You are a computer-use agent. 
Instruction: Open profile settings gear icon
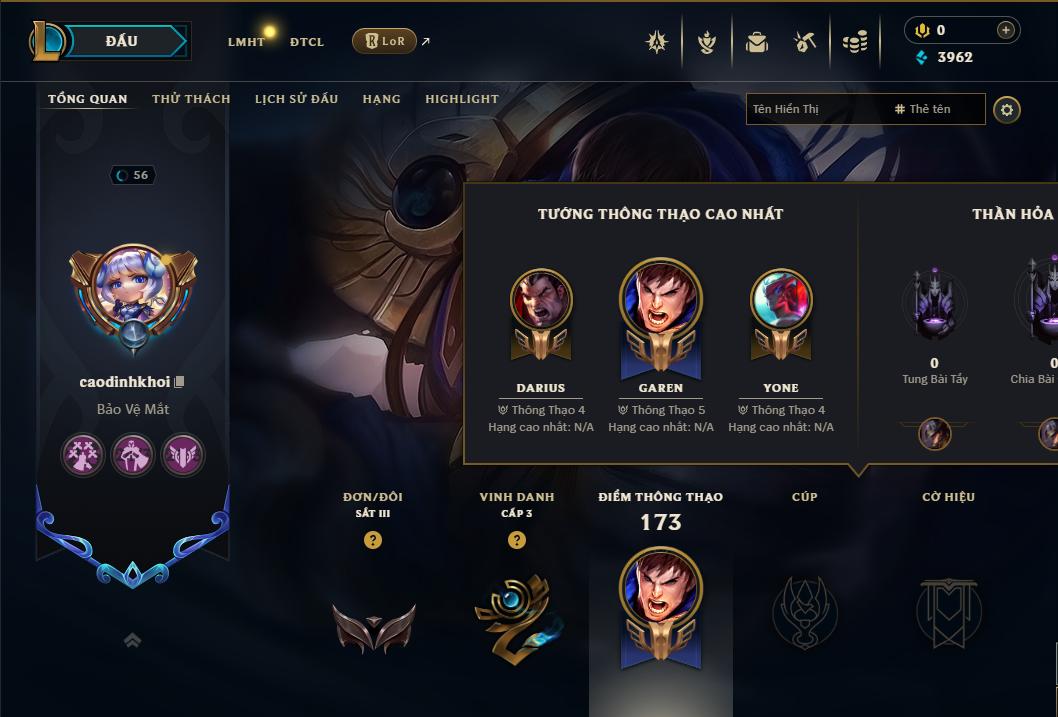tap(1007, 109)
